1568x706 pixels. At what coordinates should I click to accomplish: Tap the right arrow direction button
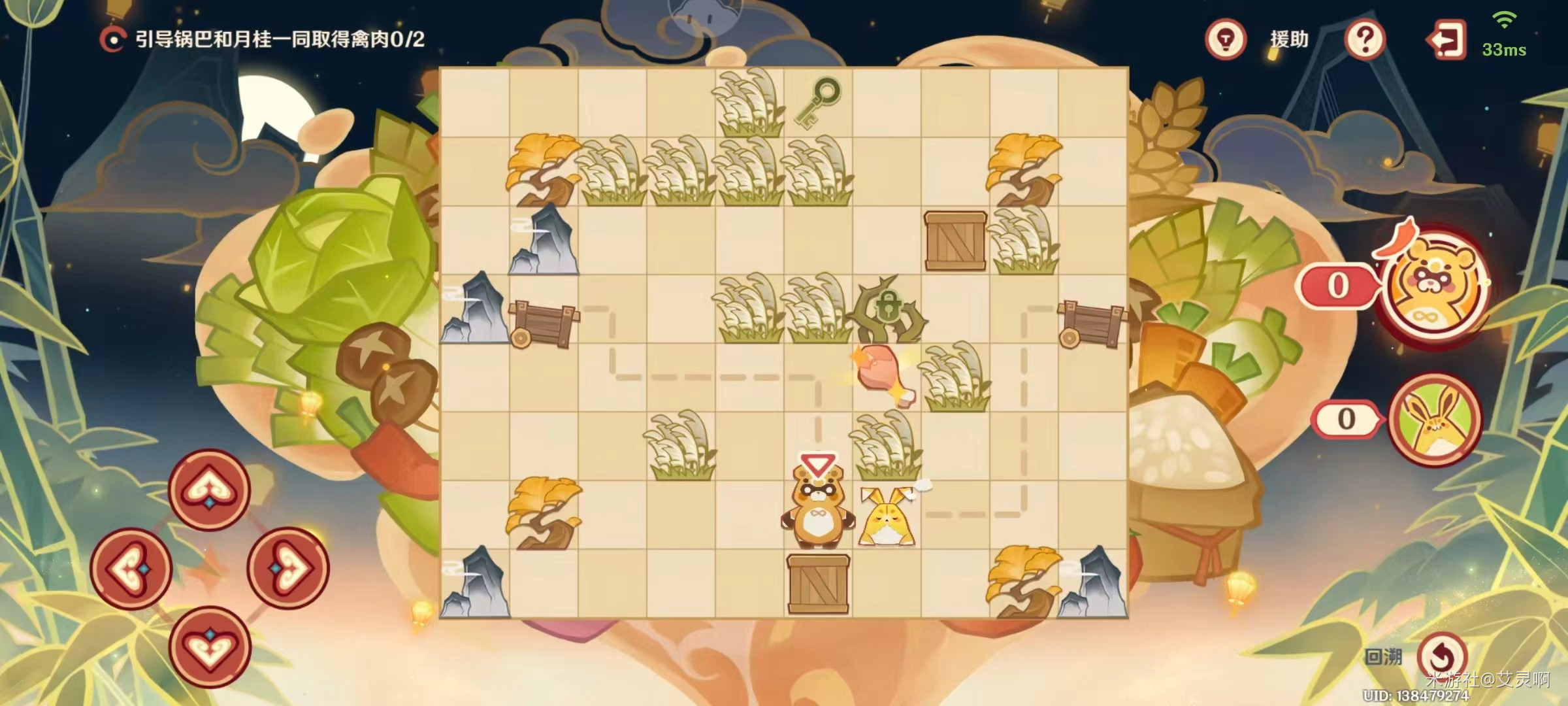coord(287,568)
